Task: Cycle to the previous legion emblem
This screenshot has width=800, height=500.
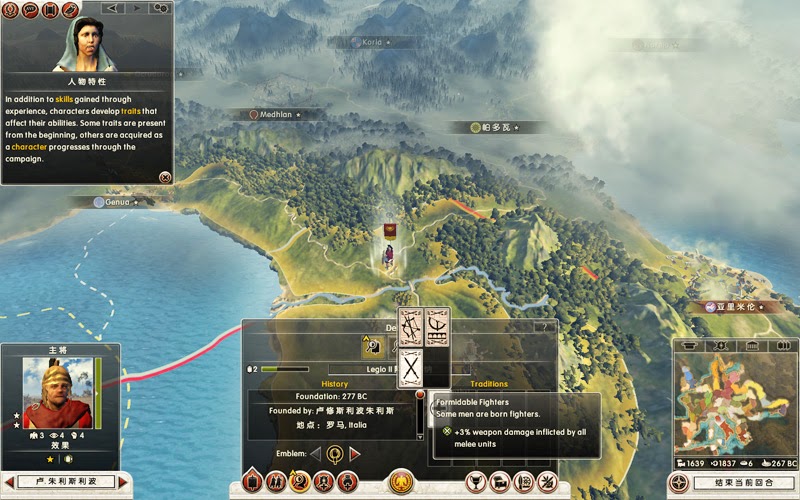Action: tap(315, 454)
